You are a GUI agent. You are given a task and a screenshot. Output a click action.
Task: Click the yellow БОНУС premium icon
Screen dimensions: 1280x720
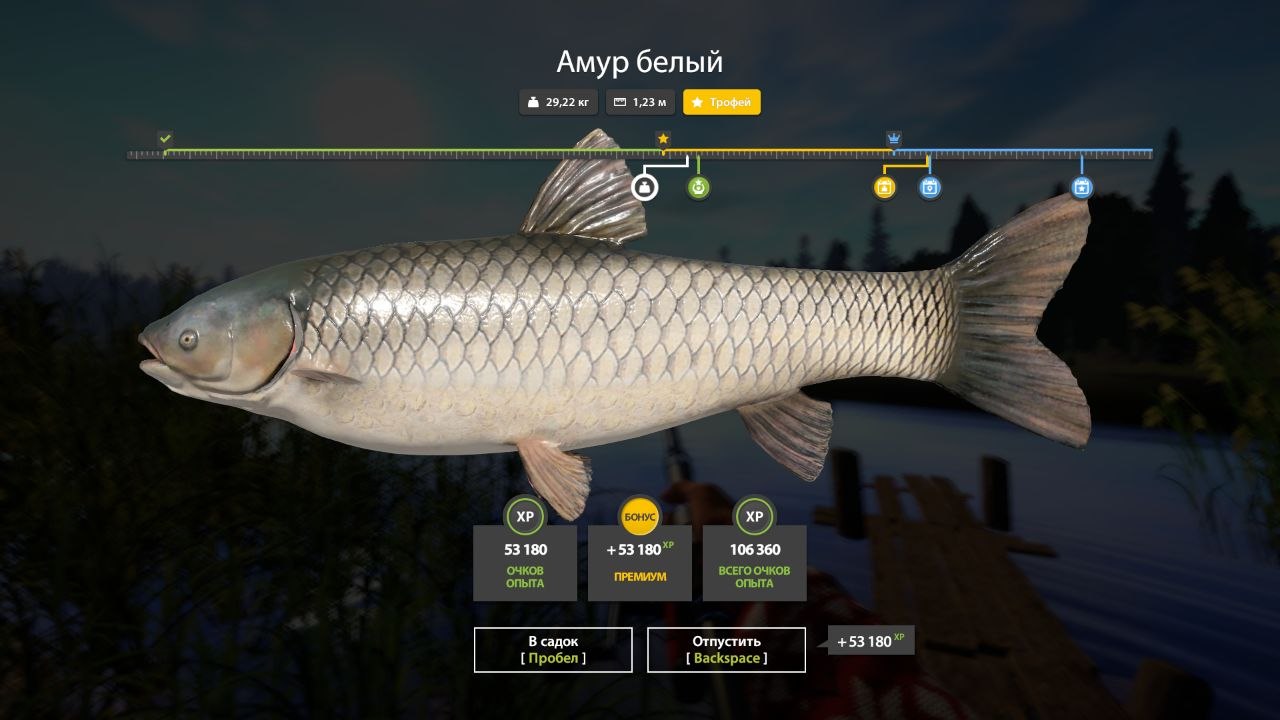(x=639, y=516)
